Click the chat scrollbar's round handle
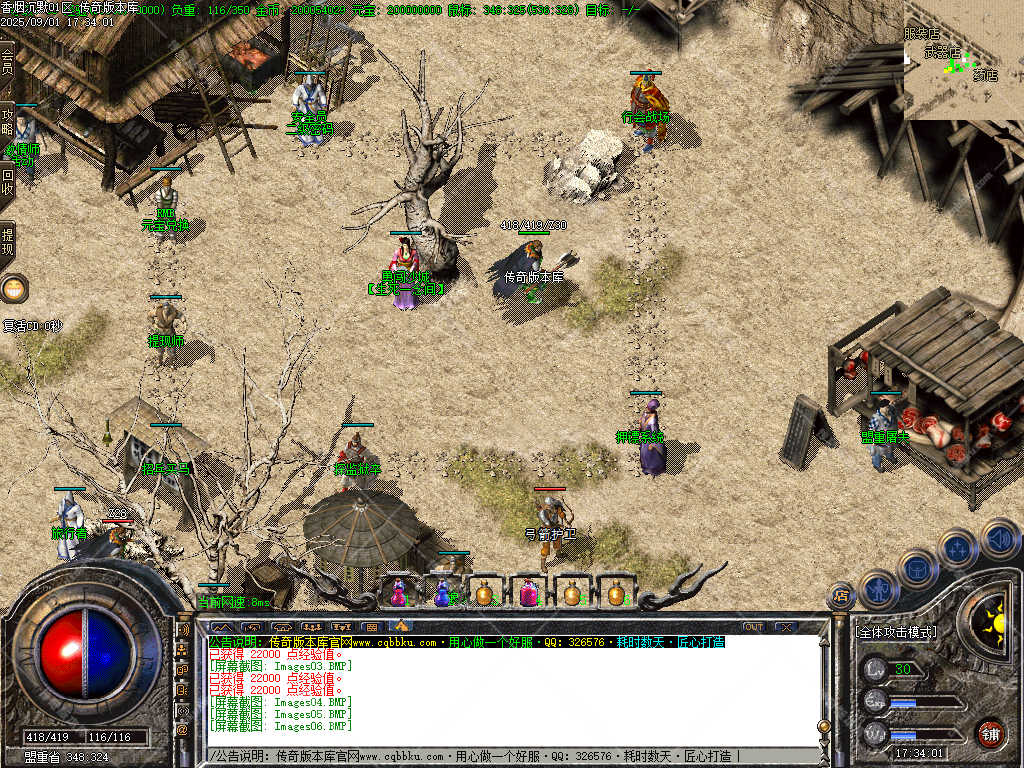 [823, 726]
